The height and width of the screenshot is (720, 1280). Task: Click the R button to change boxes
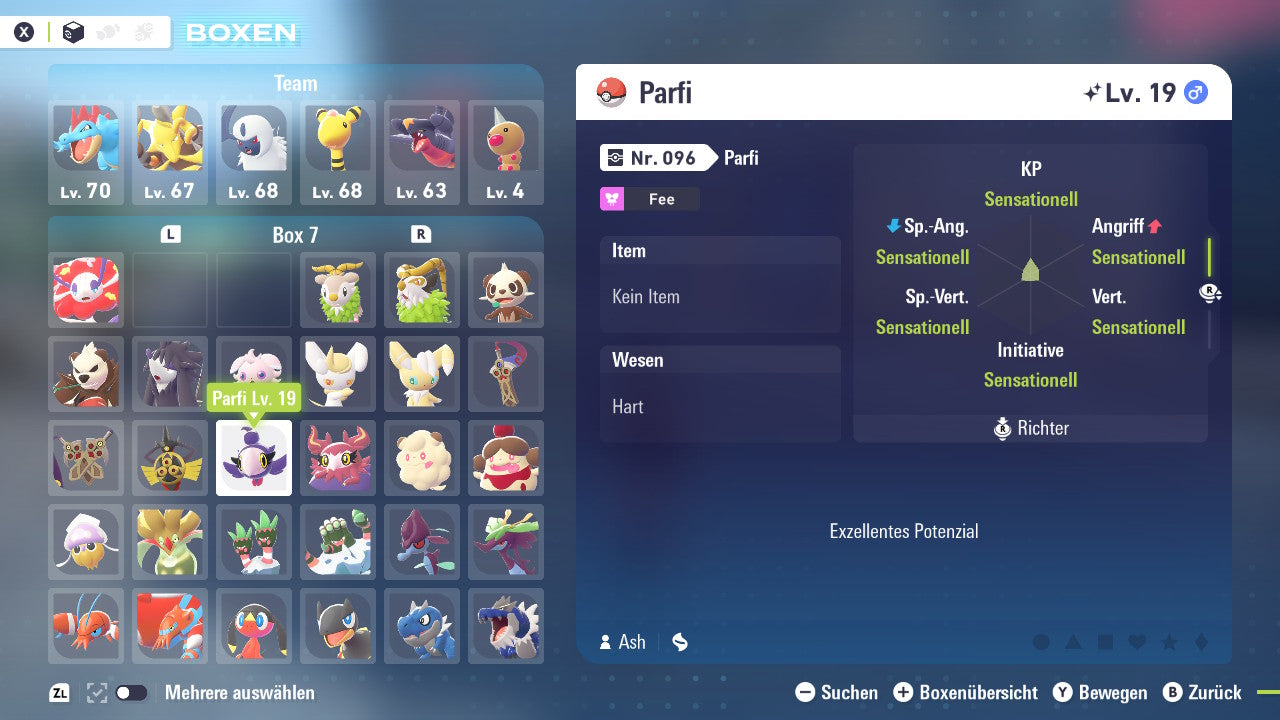pyautogui.click(x=421, y=233)
